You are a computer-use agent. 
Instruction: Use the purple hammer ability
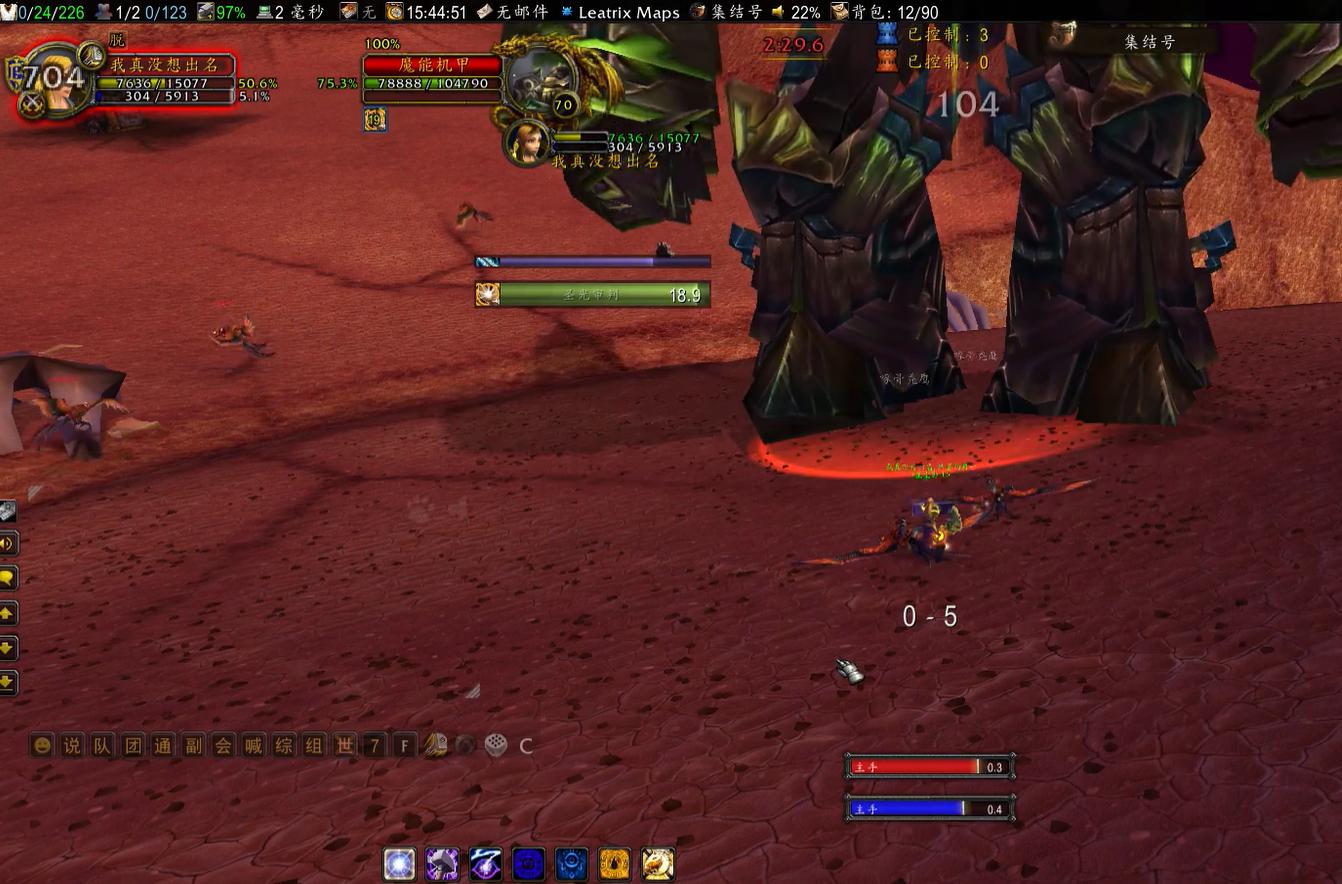tap(442, 864)
